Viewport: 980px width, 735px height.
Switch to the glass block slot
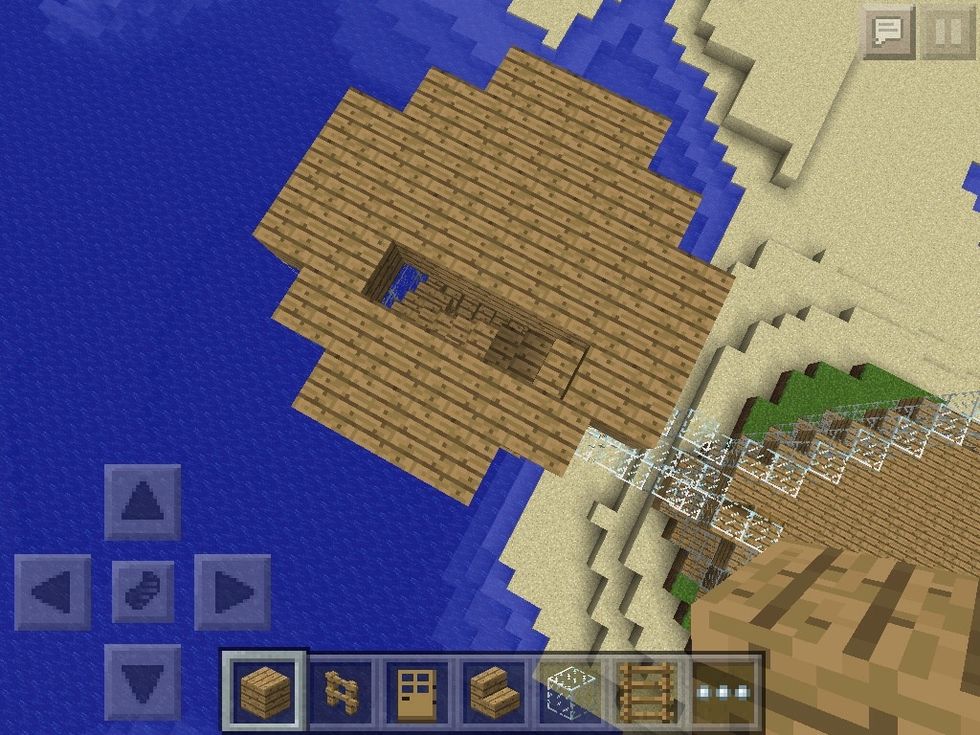coord(571,690)
